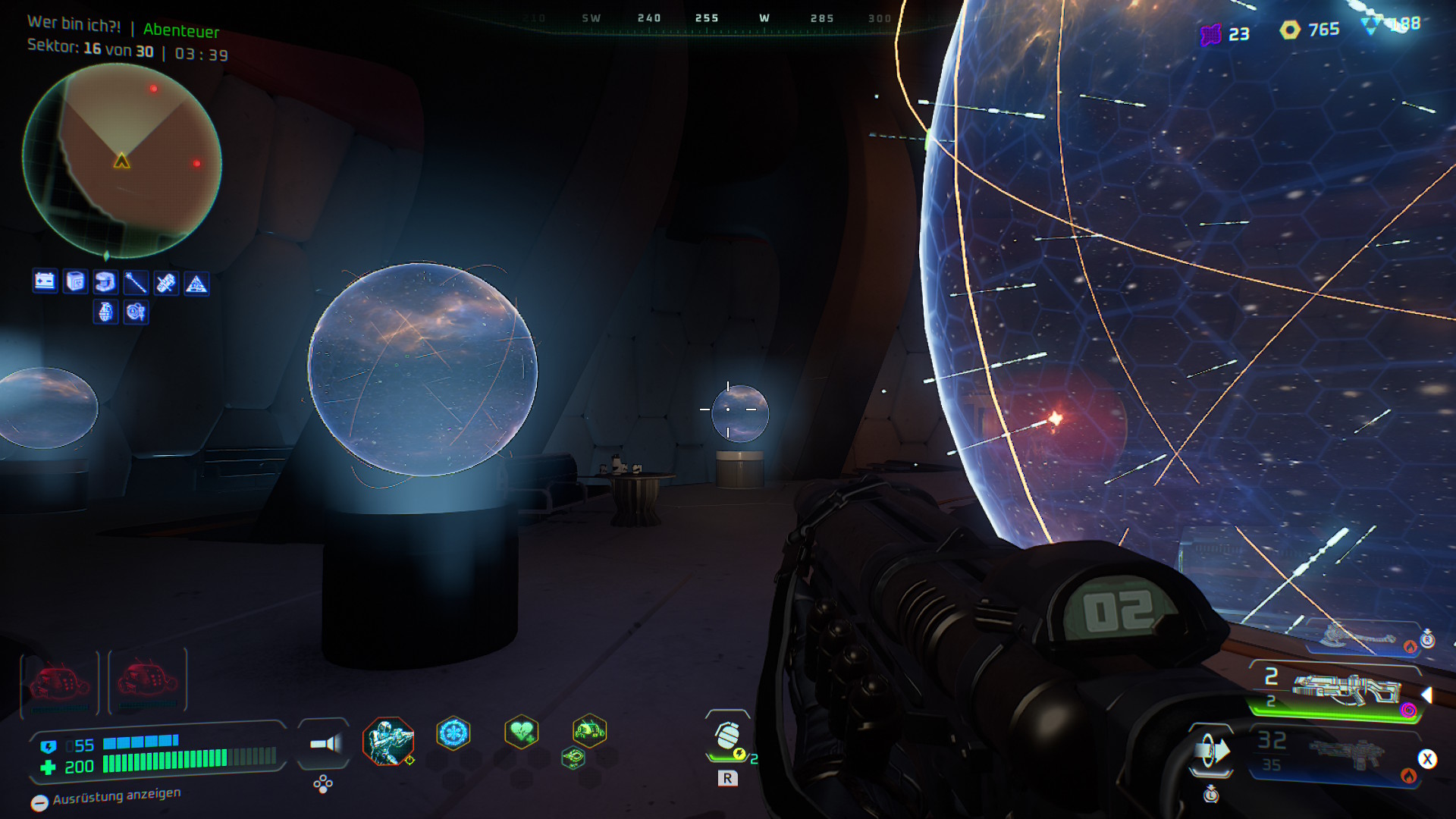Click the gold coin currency icon
The width and height of the screenshot is (1456, 819).
click(1290, 30)
